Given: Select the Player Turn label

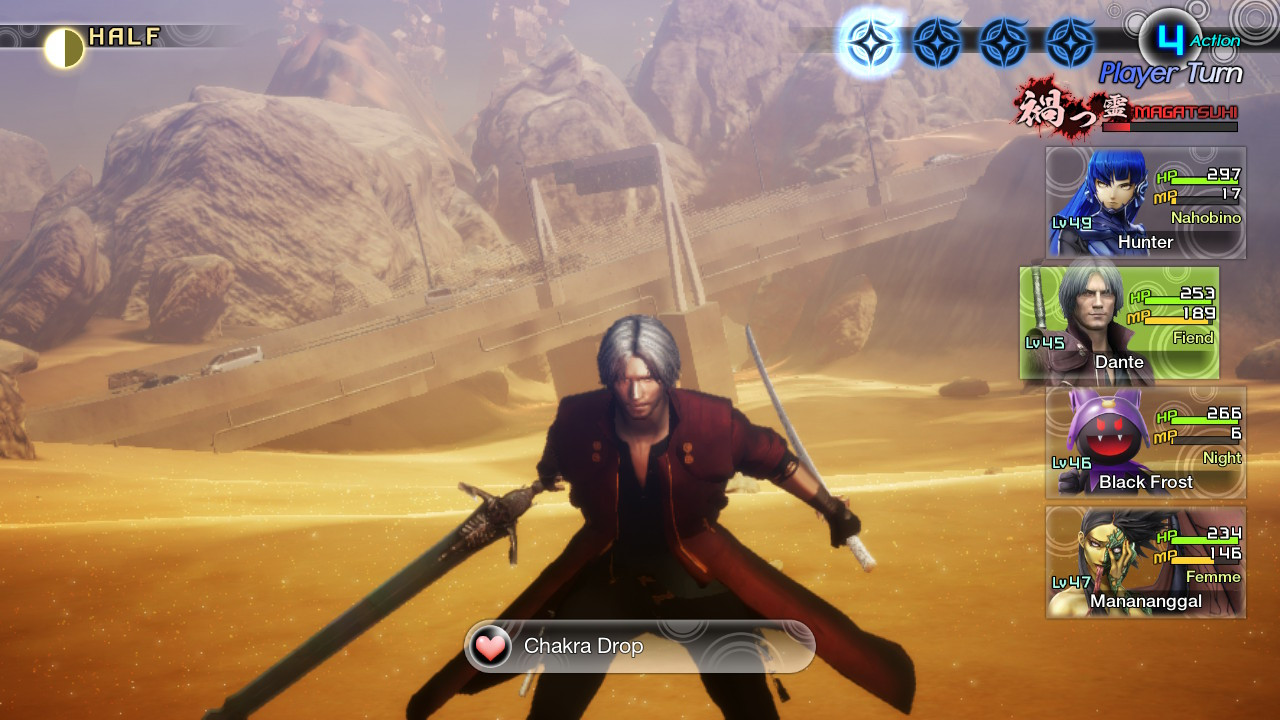Looking at the screenshot, I should 1170,73.
